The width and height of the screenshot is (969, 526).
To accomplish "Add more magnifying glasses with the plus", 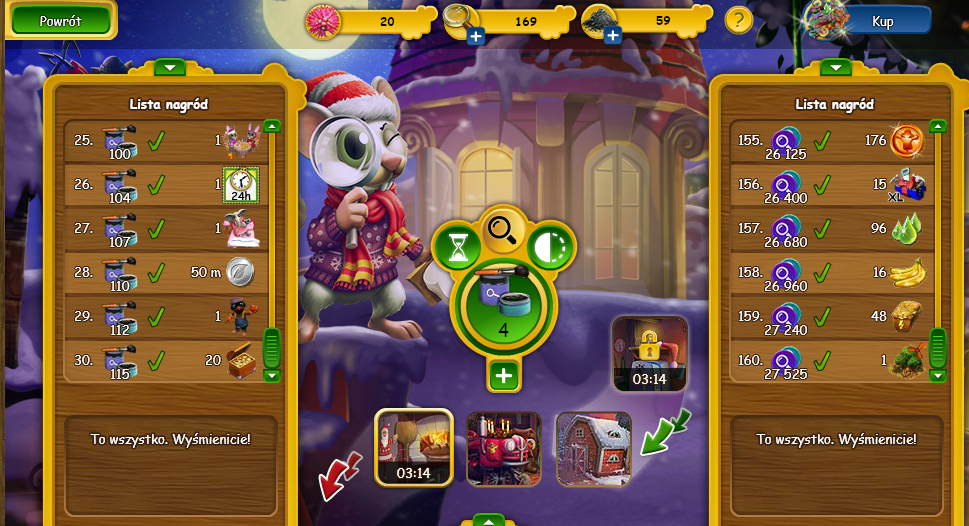I will (x=475, y=37).
